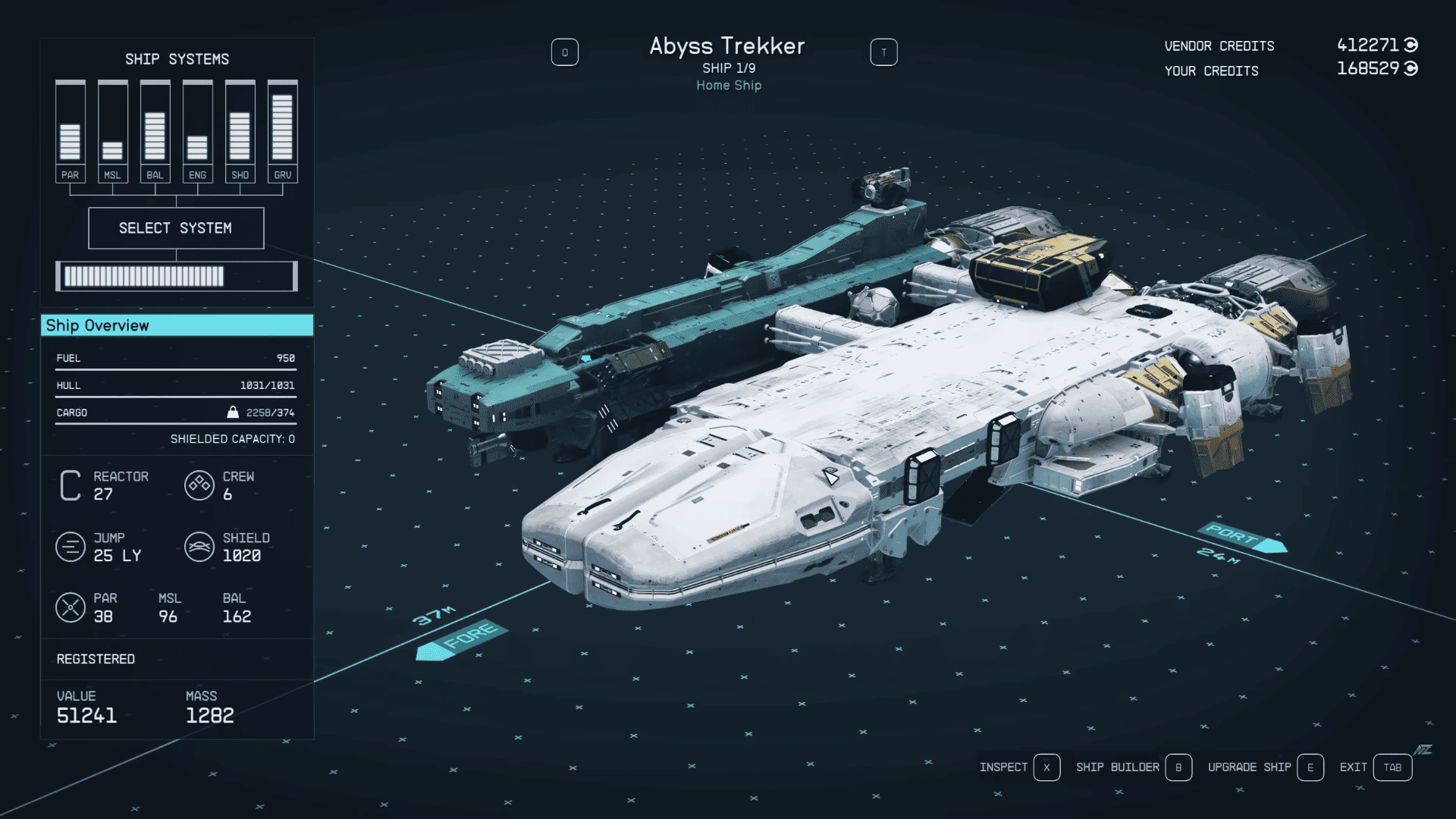The width and height of the screenshot is (1456, 819).
Task: Click the lock icon on the Cargo row
Action: 233,412
